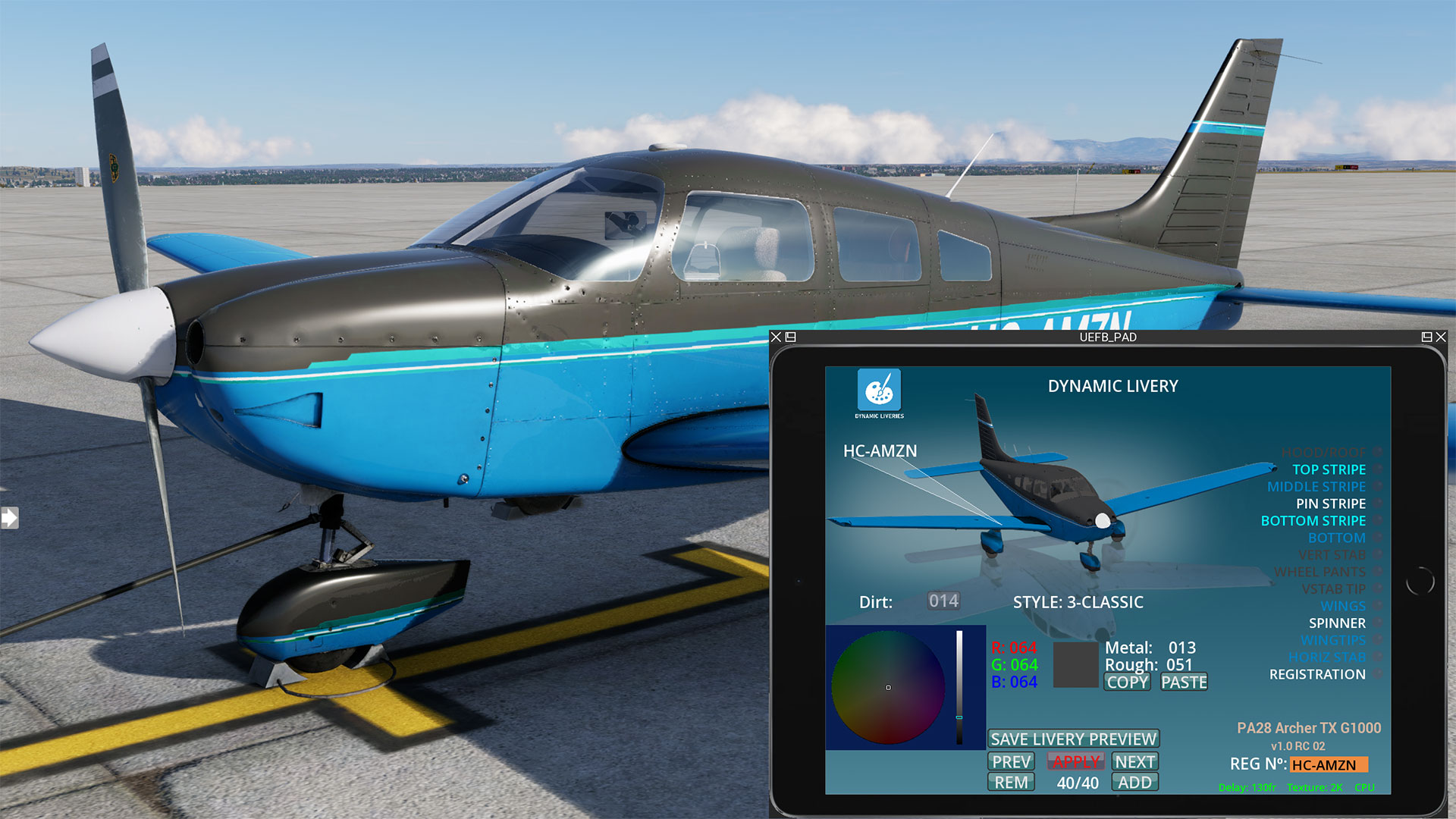Viewport: 1456px width, 819px height.
Task: Add a new livery with ADD
Action: coord(1134,783)
